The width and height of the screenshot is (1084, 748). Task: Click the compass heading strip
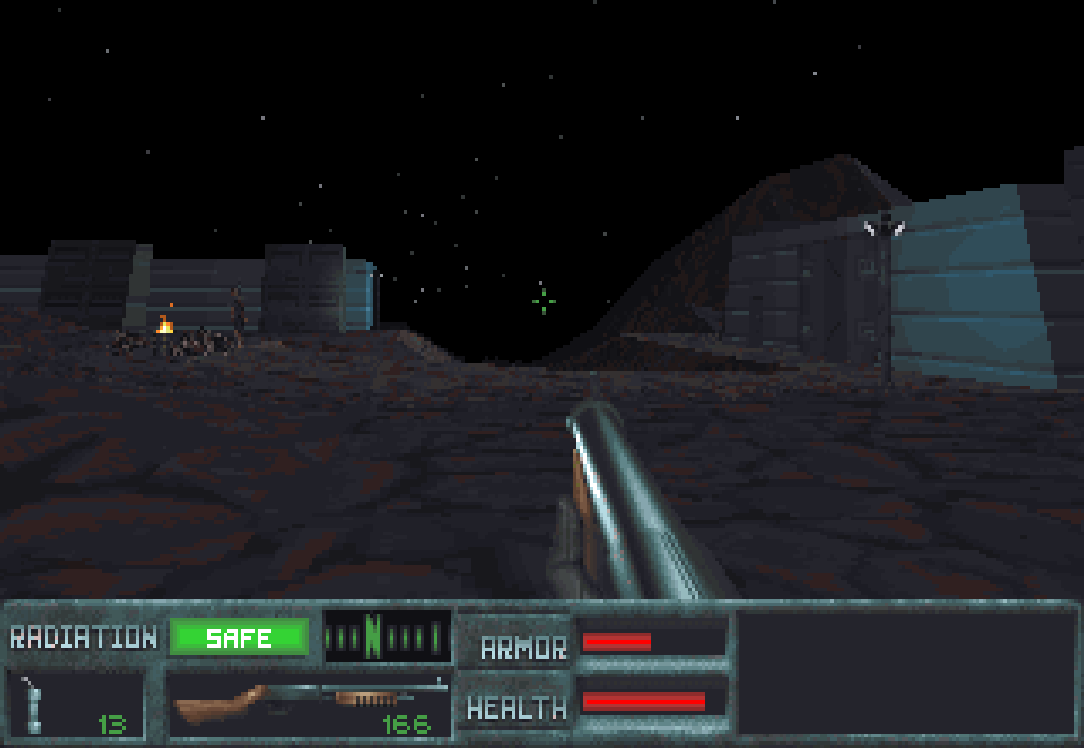coord(387,636)
